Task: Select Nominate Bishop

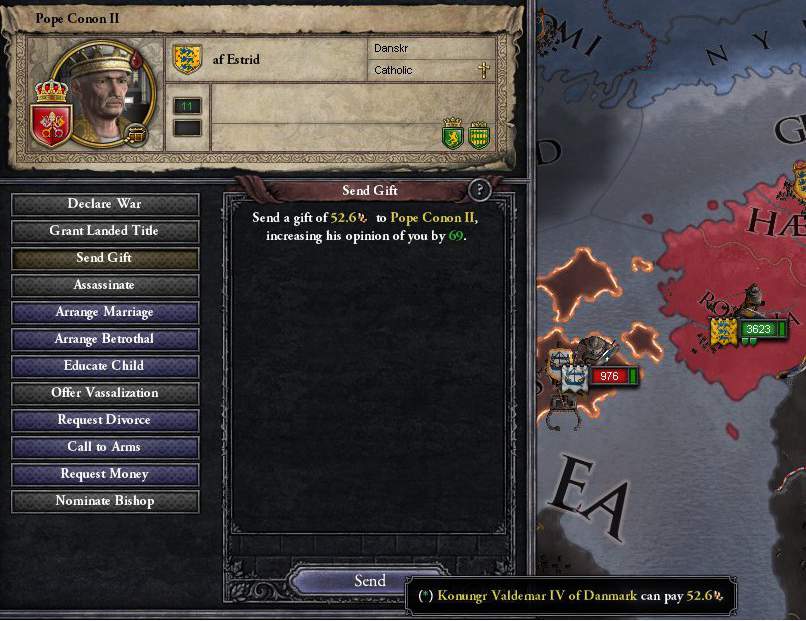Action: 105,501
